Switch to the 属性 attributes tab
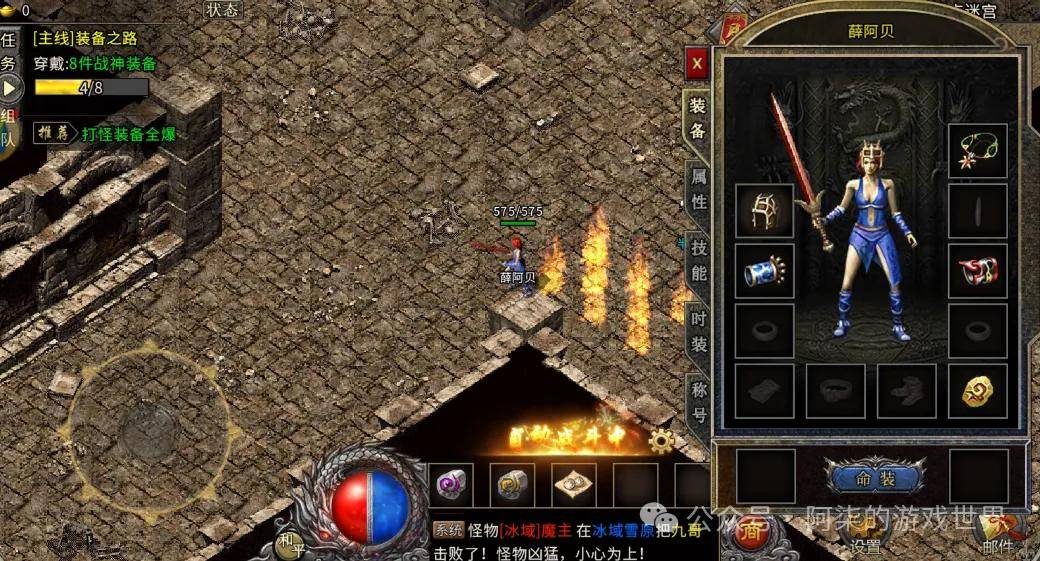The height and width of the screenshot is (561, 1040). (698, 189)
